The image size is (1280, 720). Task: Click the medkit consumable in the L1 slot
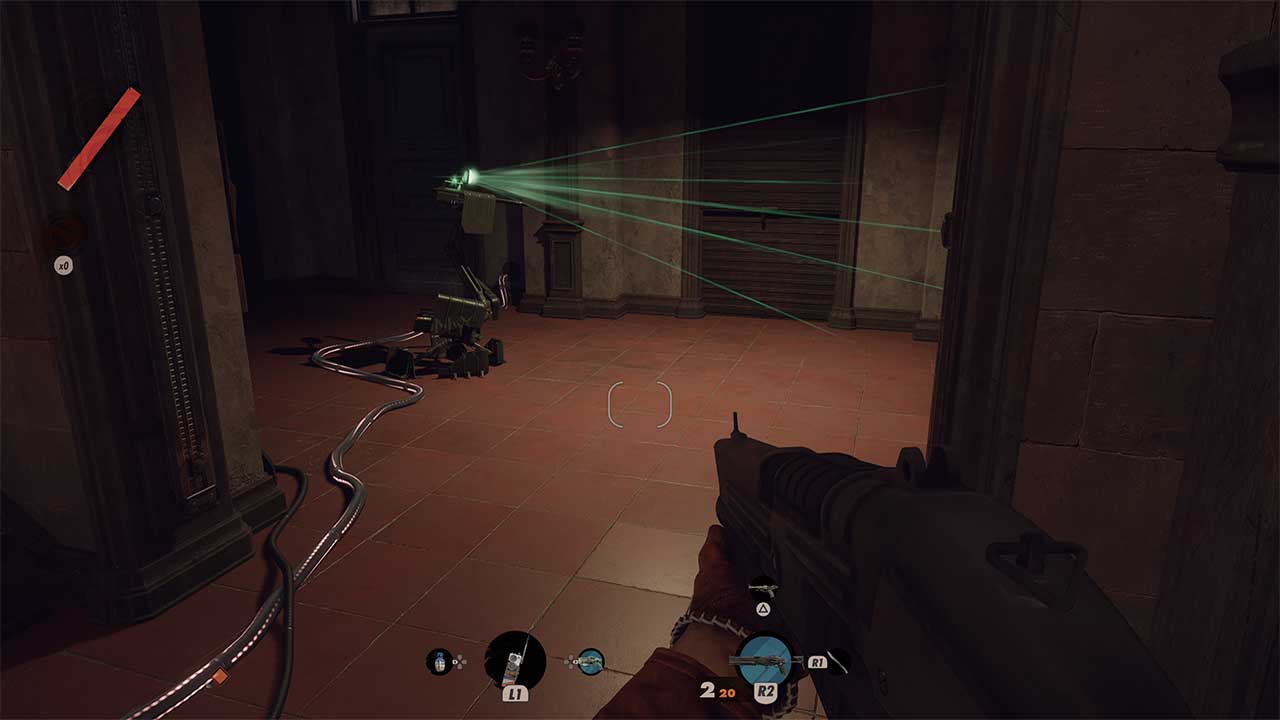click(513, 662)
